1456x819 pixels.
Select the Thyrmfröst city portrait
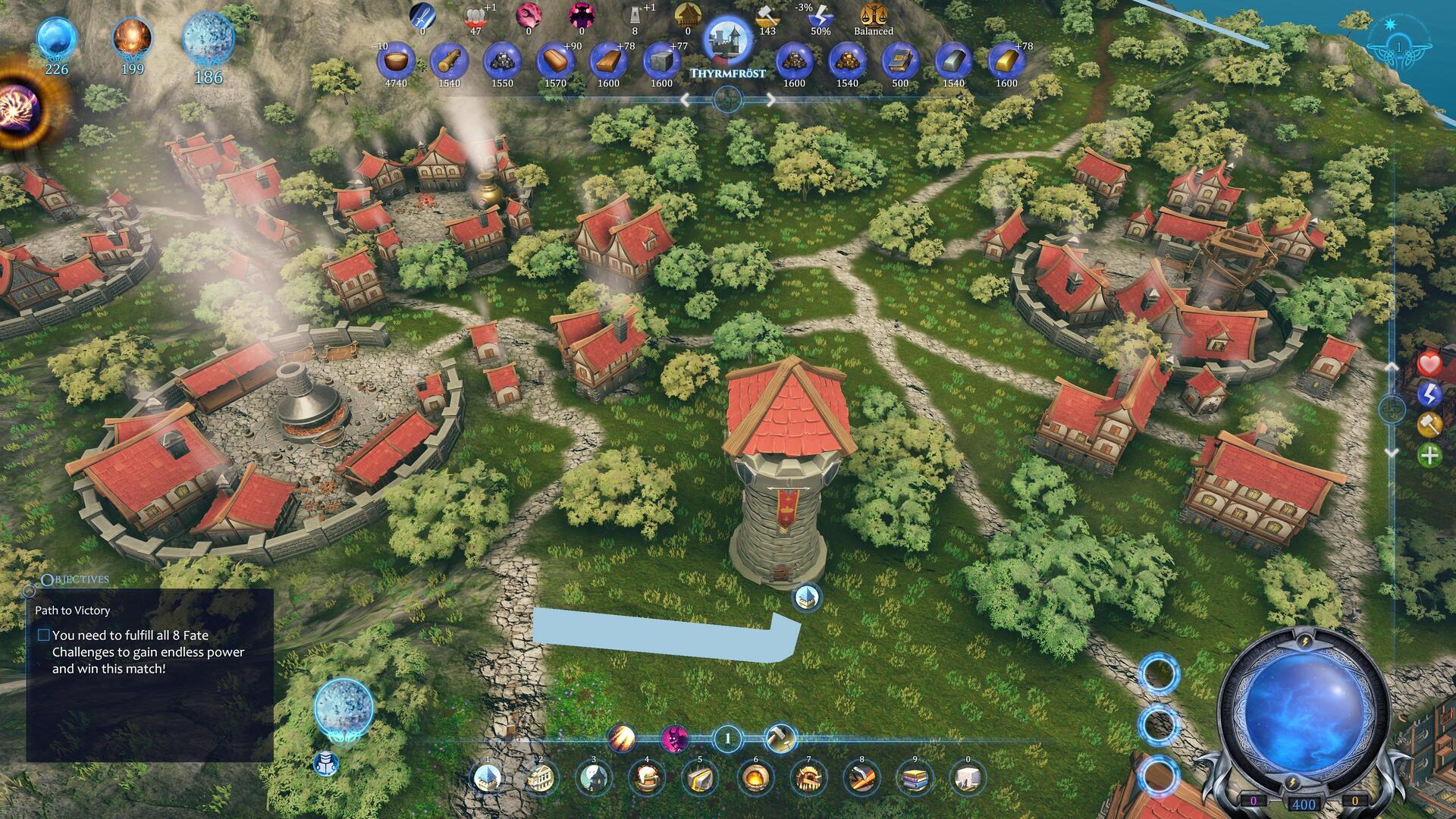(728, 42)
